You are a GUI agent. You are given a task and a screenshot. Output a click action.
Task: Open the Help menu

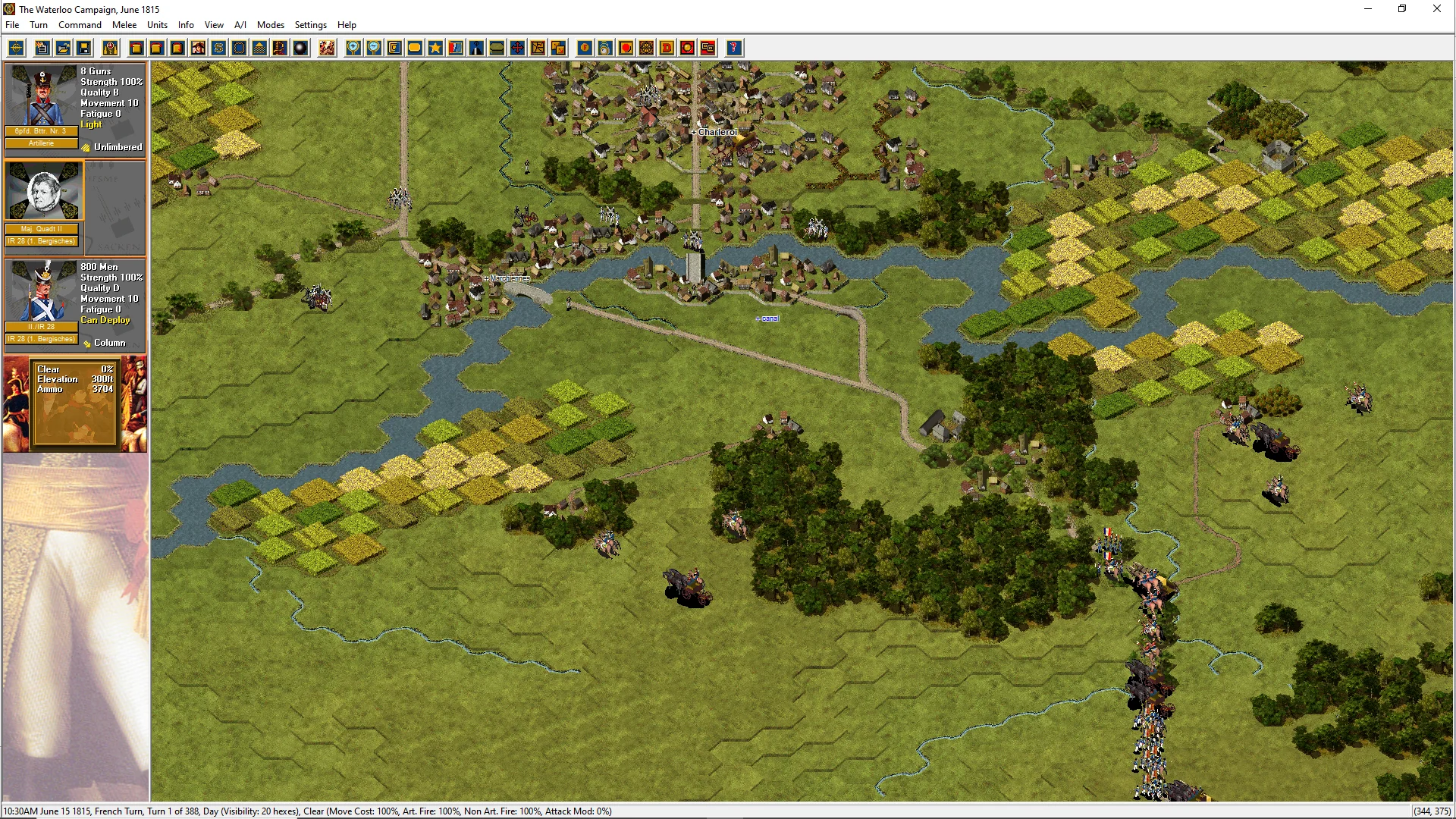347,25
